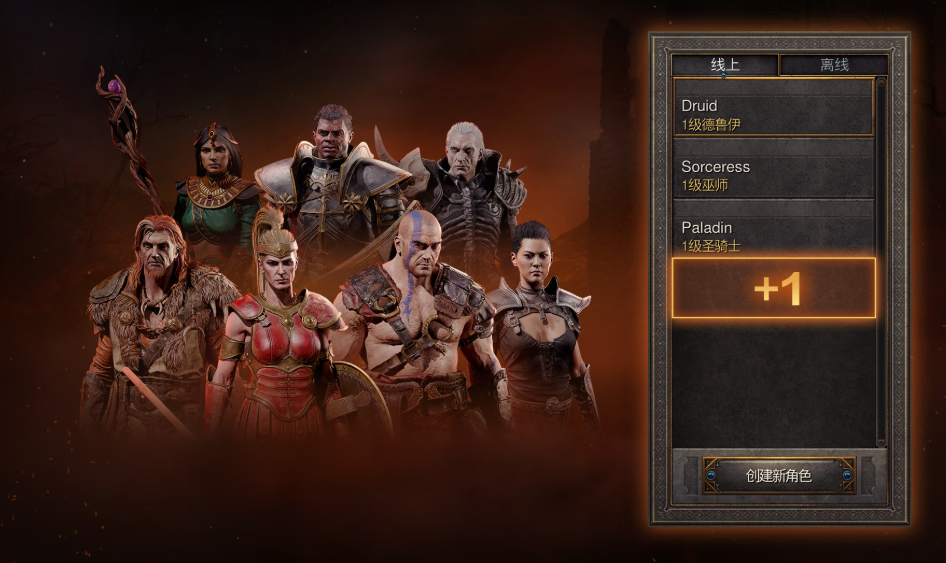Open the 离线 (Offline) tab
The height and width of the screenshot is (563, 946).
point(834,65)
